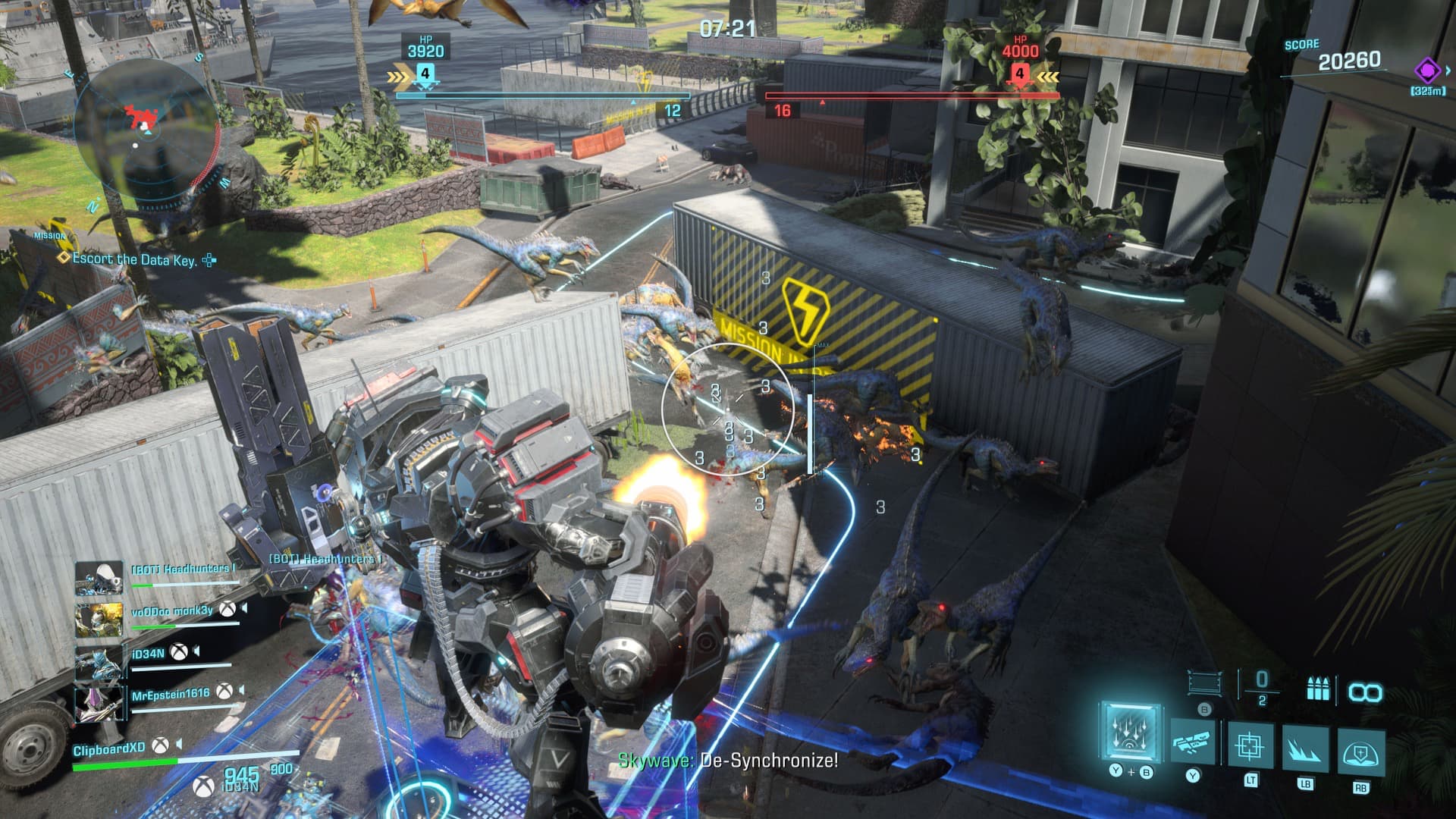Select the blue team progress marker
Viewport: 1456px width, 819px height.
click(425, 74)
